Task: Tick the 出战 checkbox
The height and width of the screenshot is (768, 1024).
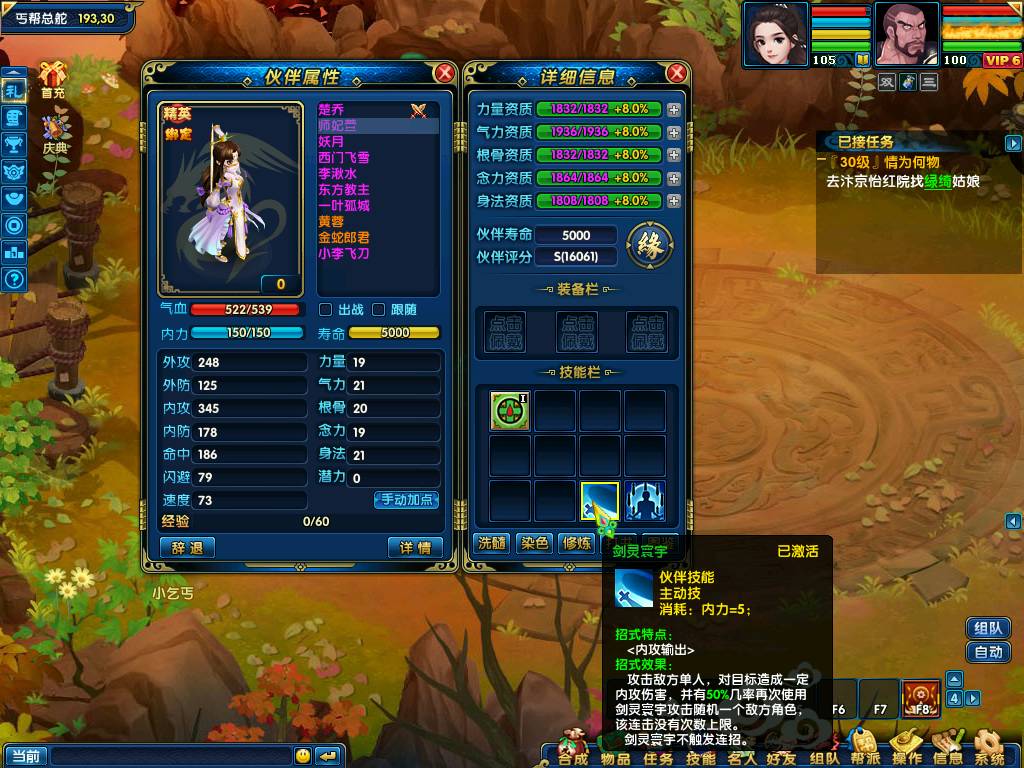Action: 325,310
